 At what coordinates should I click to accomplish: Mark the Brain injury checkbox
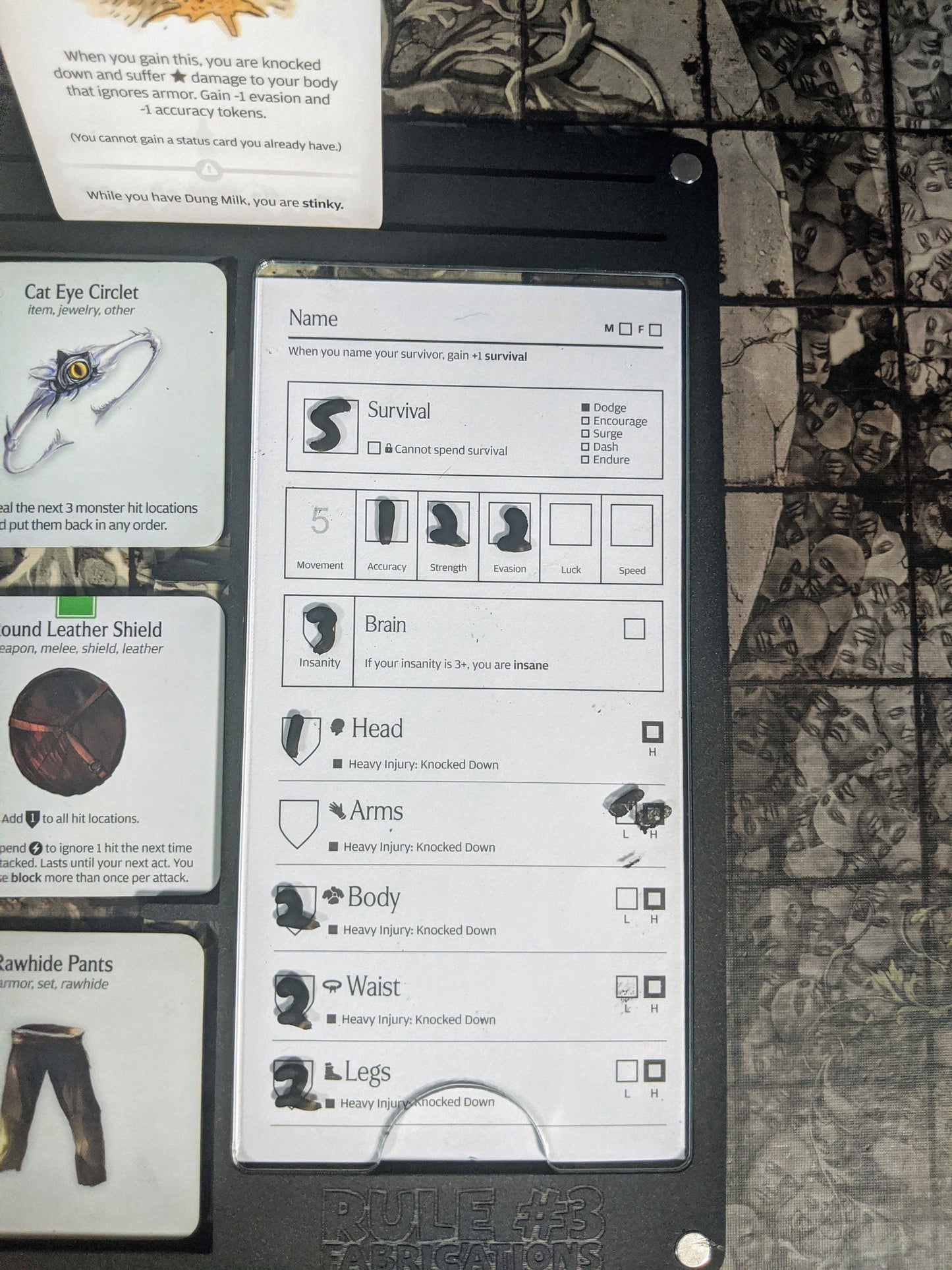634,629
